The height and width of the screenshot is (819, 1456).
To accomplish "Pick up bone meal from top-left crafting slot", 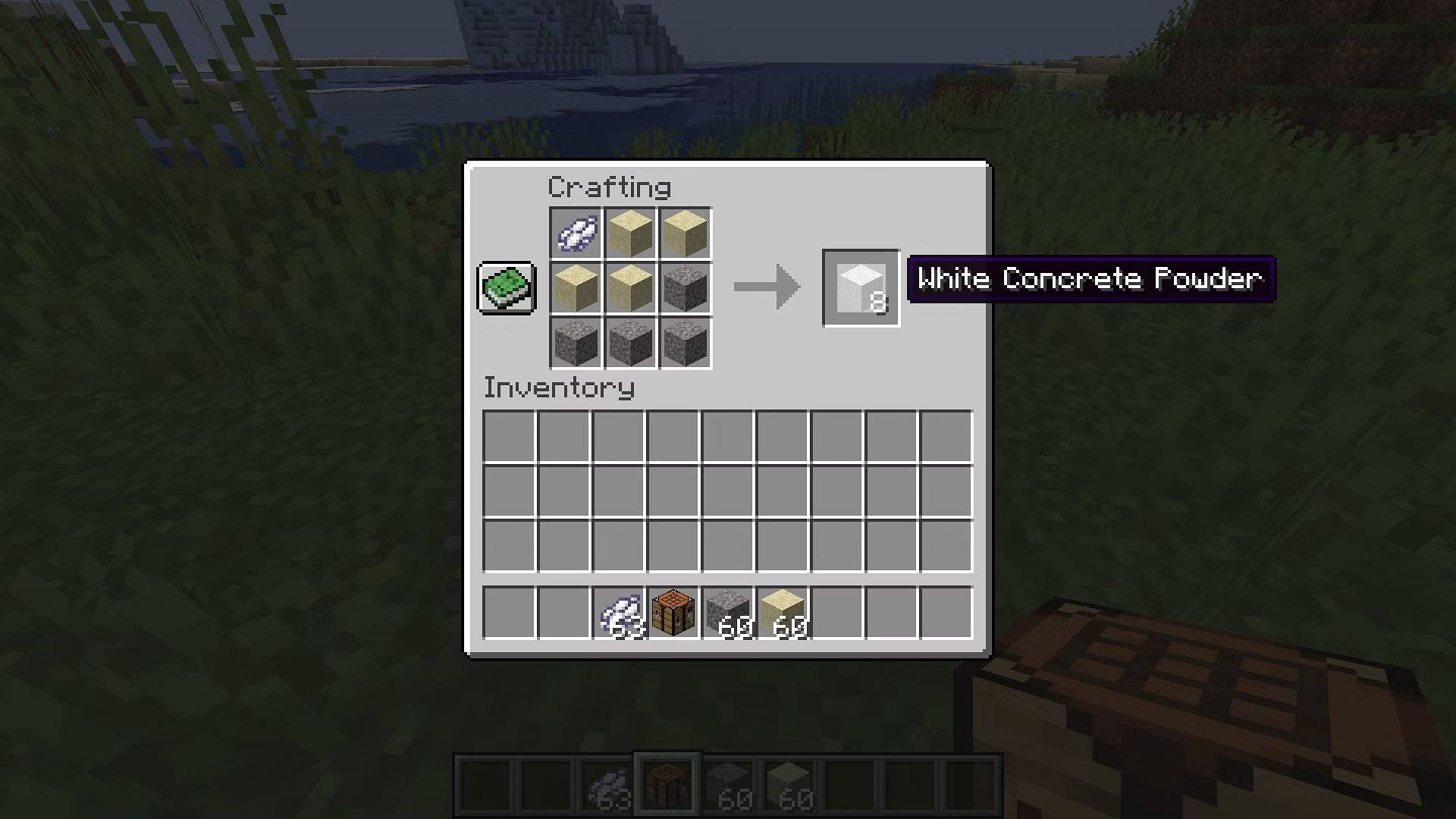I will coord(575,233).
